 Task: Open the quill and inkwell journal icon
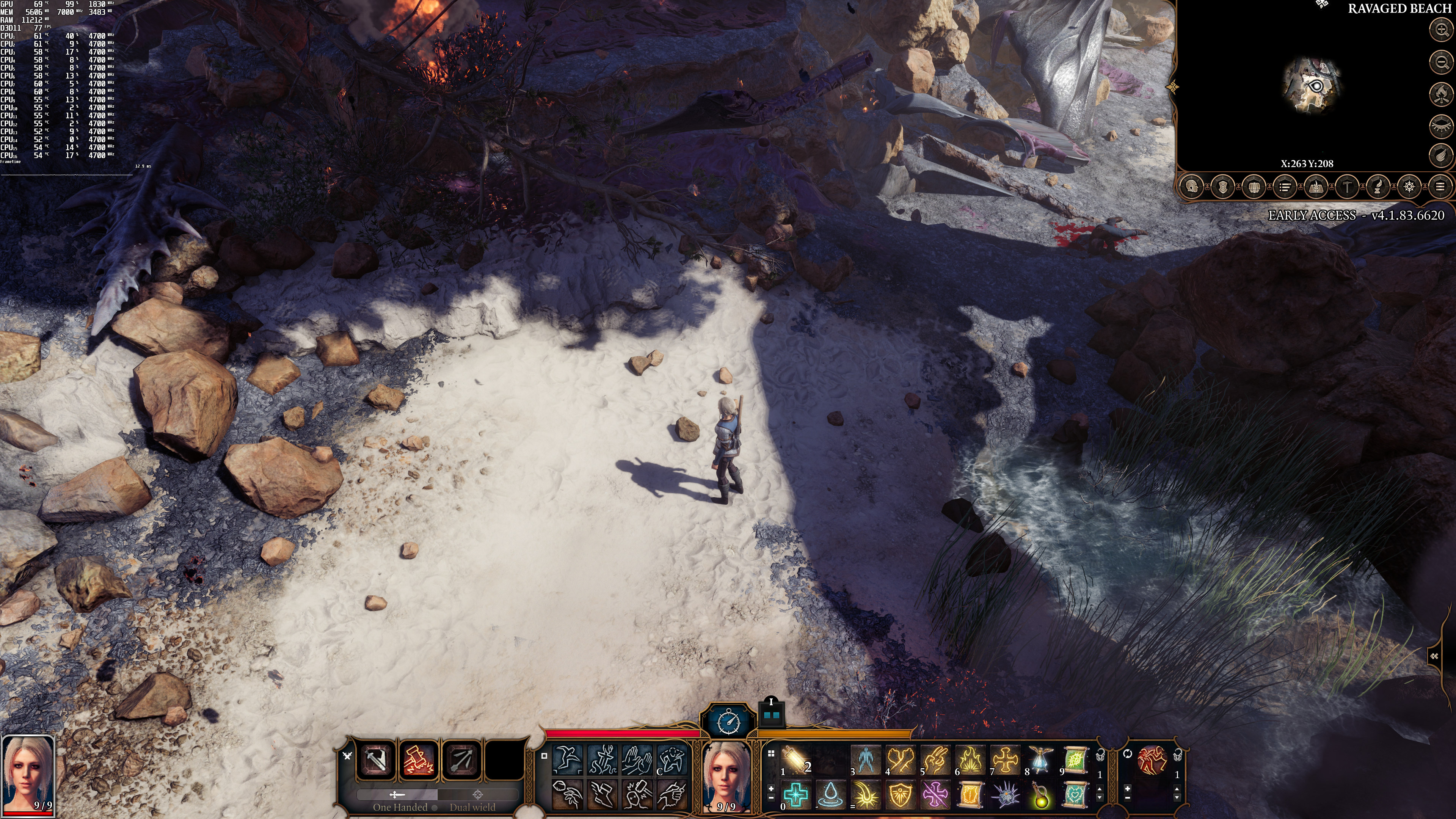(1378, 187)
